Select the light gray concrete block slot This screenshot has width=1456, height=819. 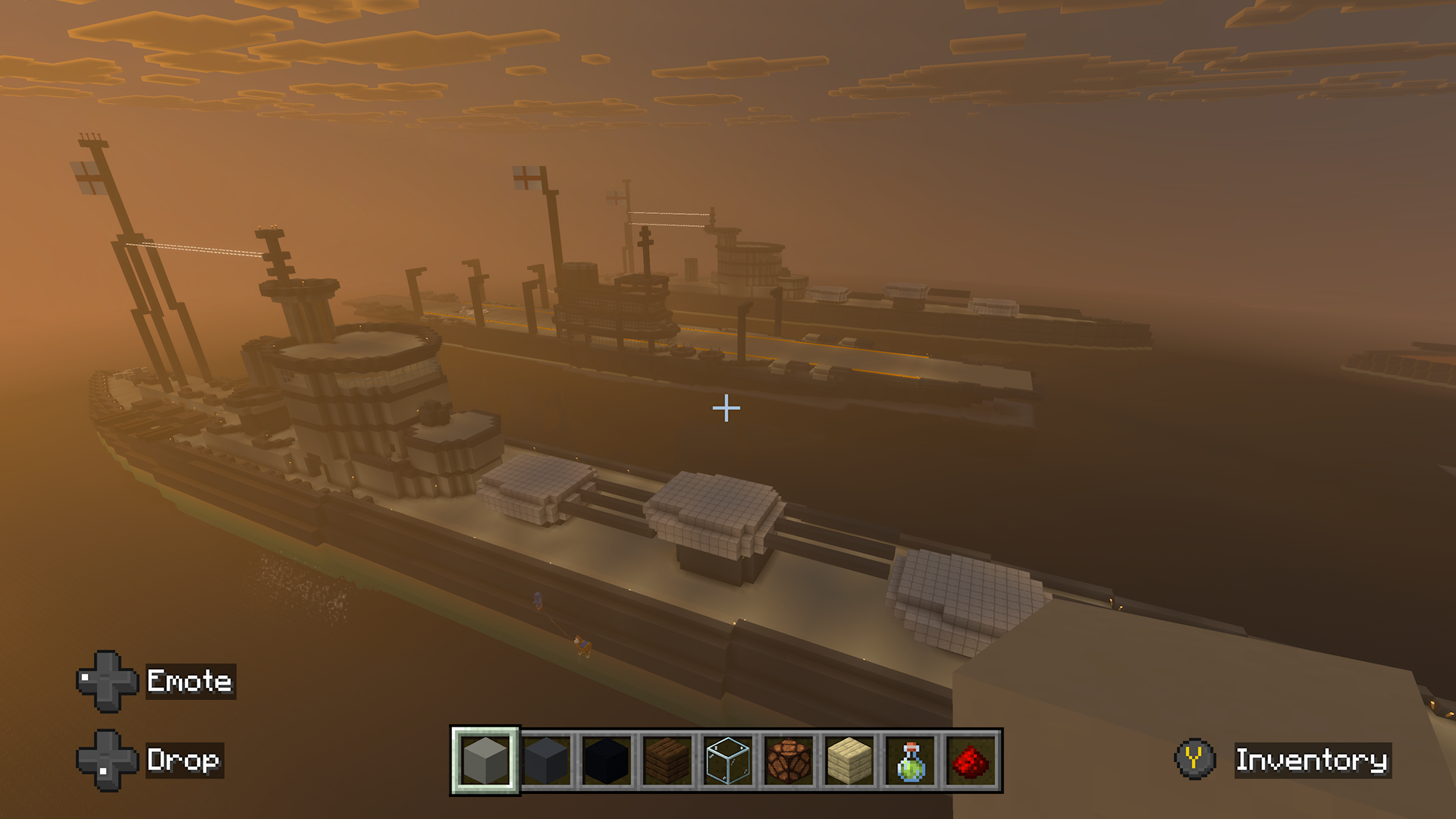pyautogui.click(x=485, y=761)
